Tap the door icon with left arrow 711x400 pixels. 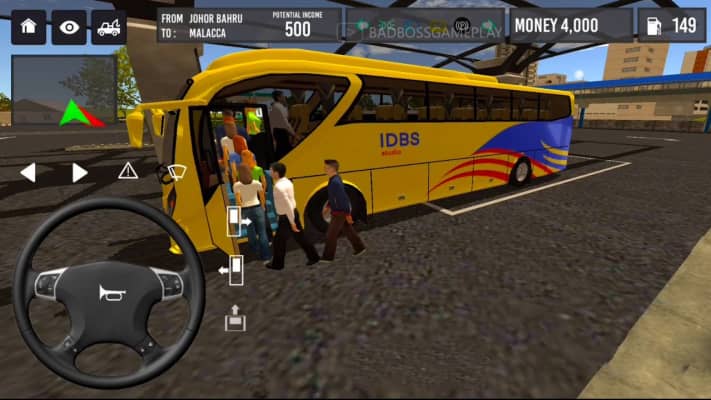click(233, 270)
